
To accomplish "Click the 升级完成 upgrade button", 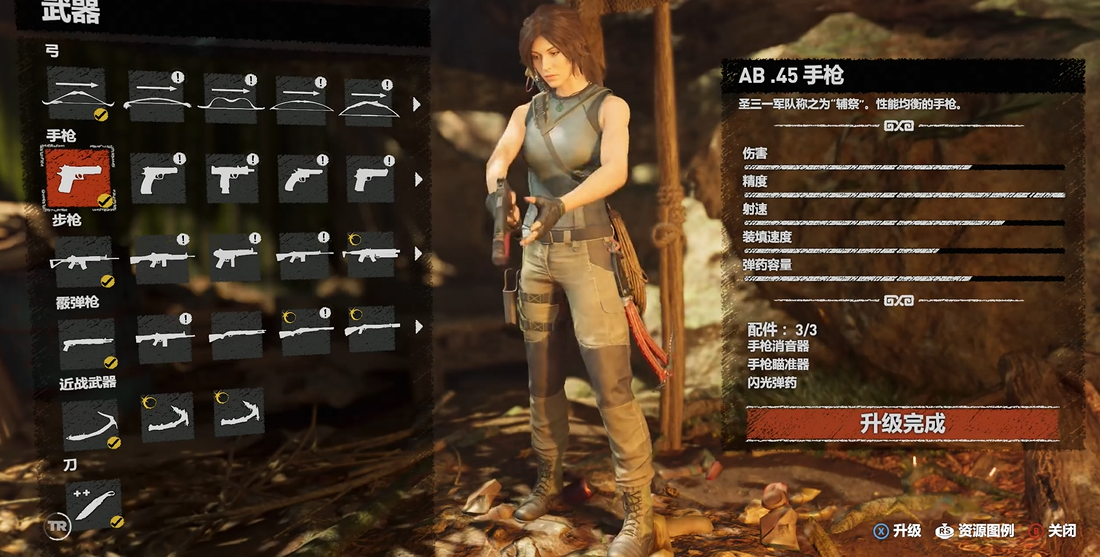I will 902,424.
